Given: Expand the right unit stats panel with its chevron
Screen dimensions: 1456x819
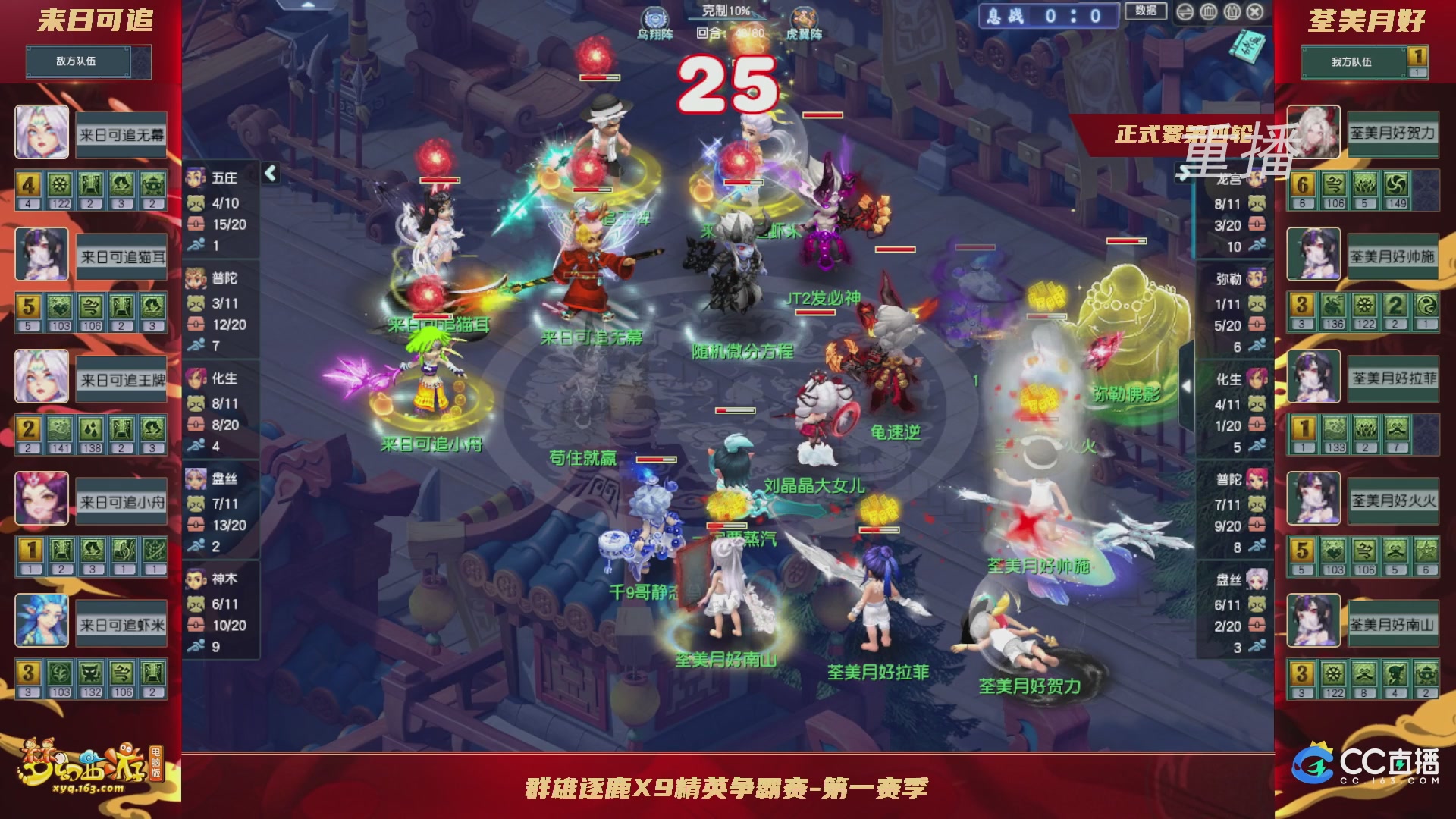Looking at the screenshot, I should tap(1185, 387).
